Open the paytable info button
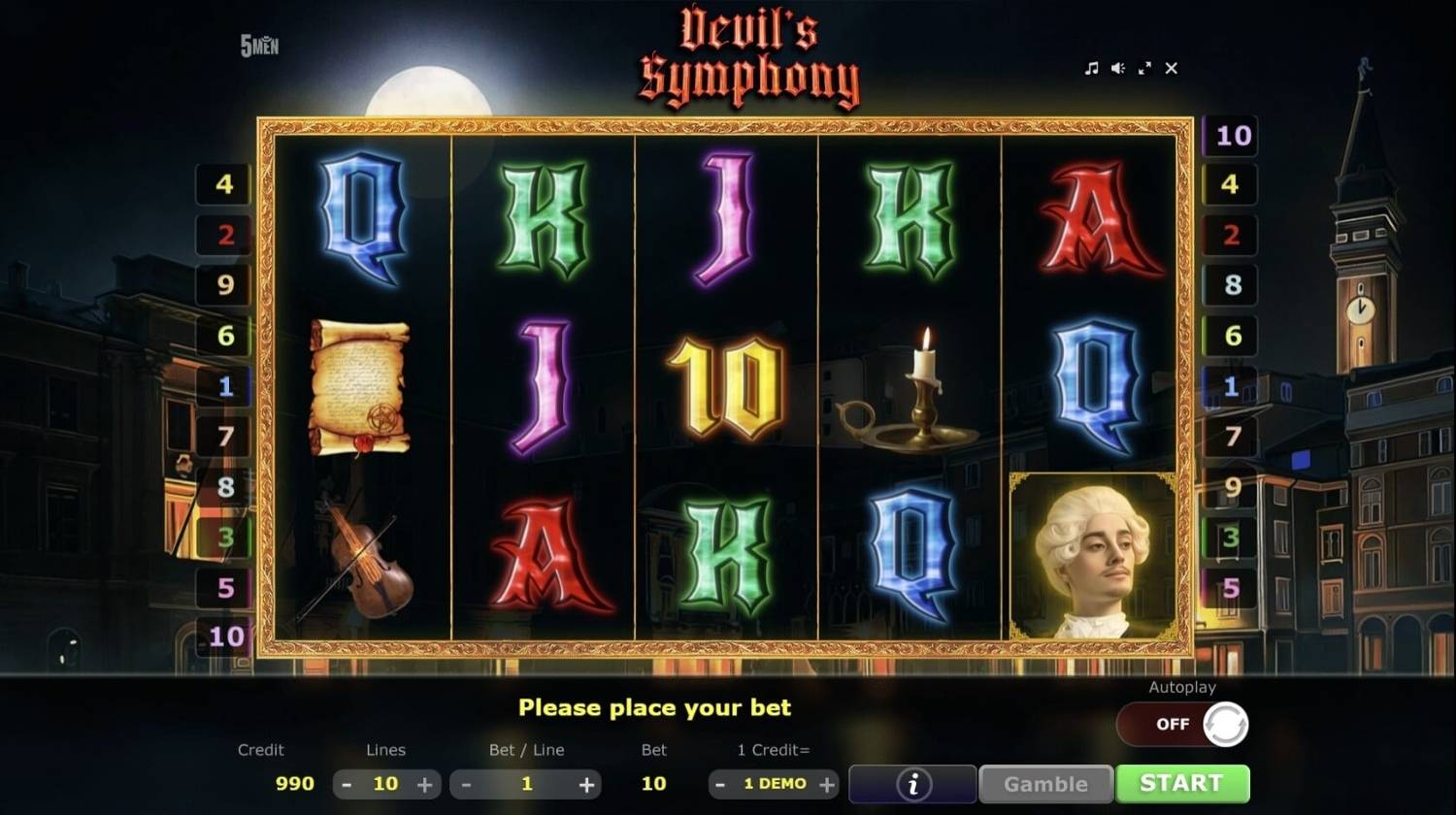The image size is (1456, 815). click(911, 783)
